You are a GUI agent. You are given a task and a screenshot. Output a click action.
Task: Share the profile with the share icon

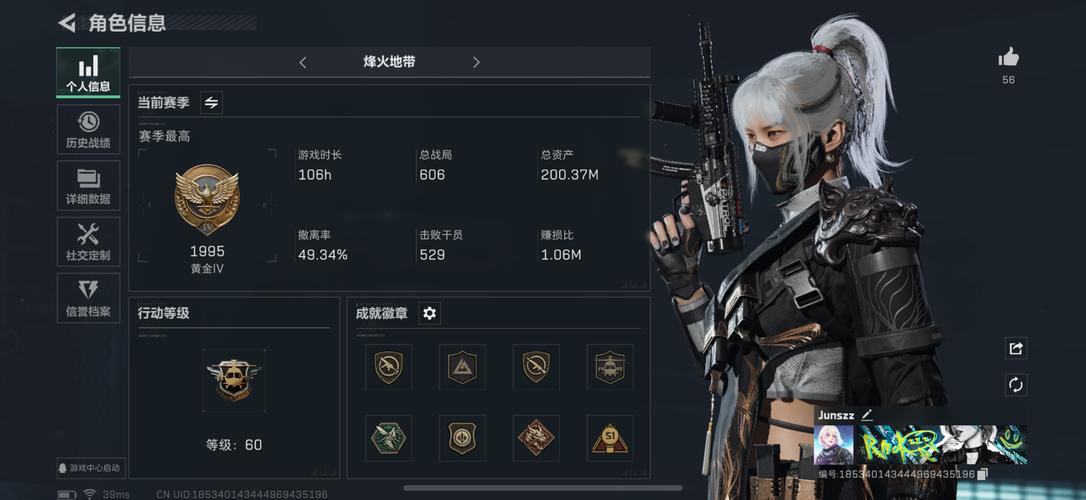[x=1016, y=348]
